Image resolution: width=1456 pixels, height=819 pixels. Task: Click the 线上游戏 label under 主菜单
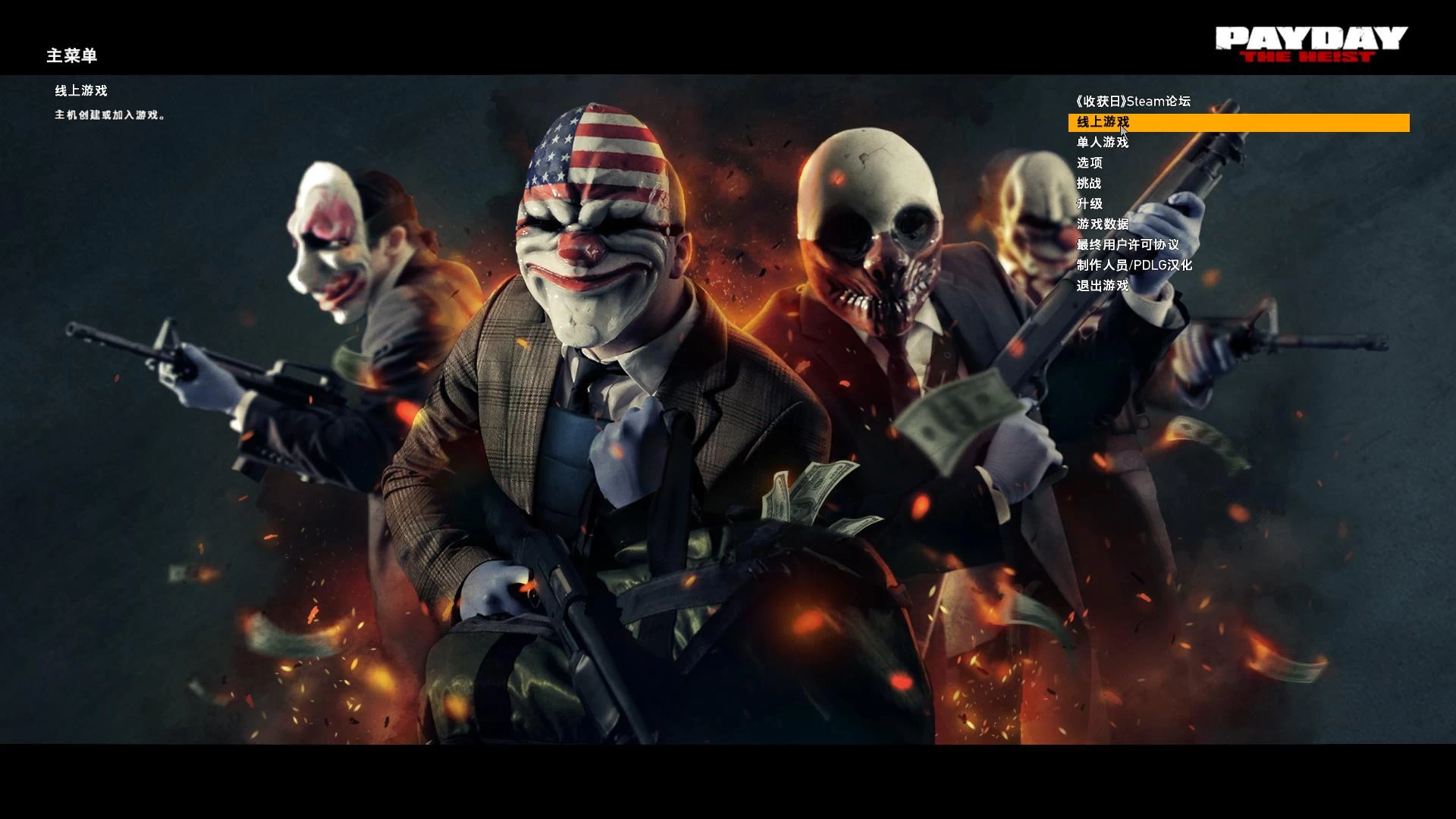80,90
